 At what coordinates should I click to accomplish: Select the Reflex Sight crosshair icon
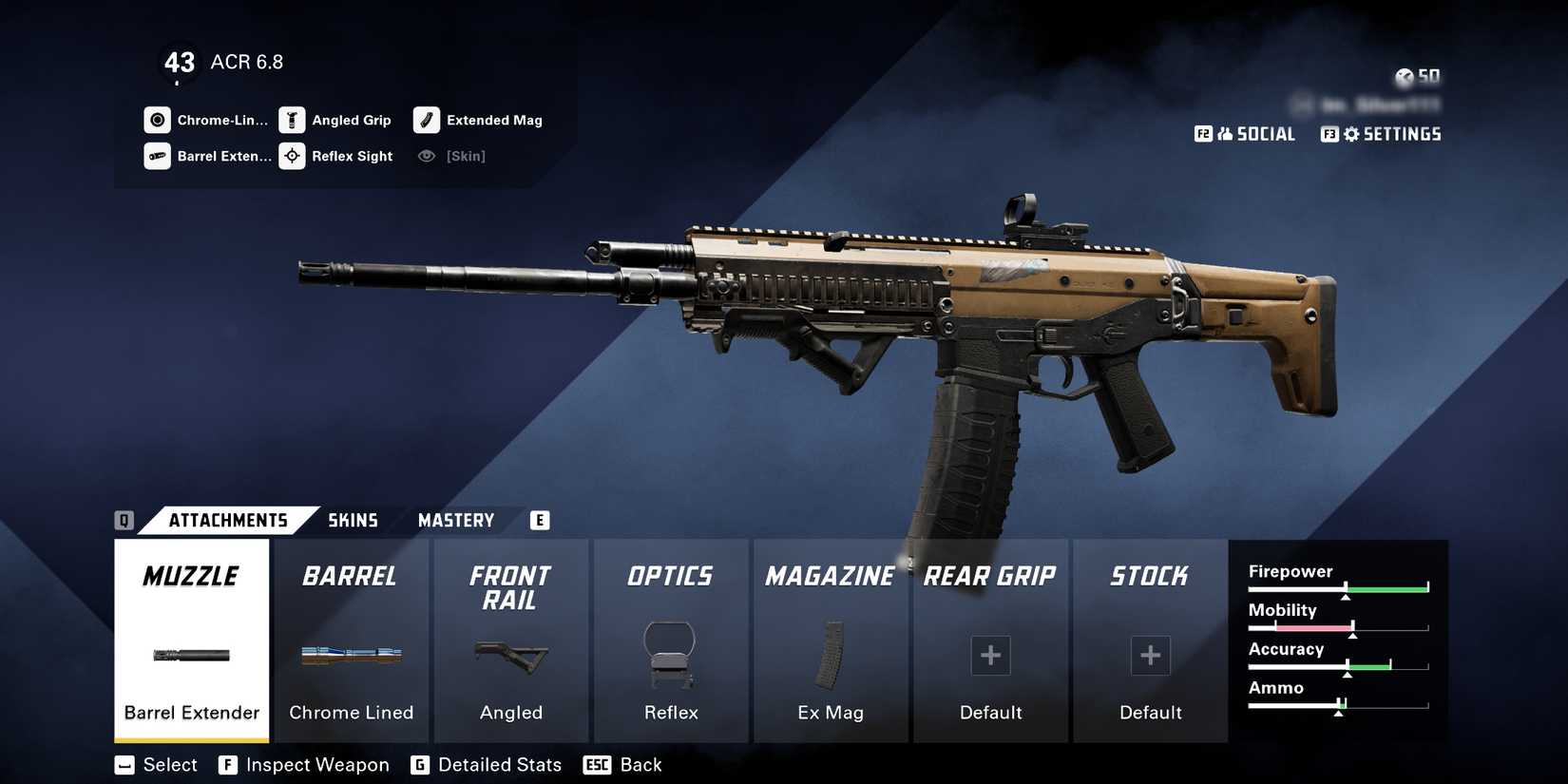(292, 156)
